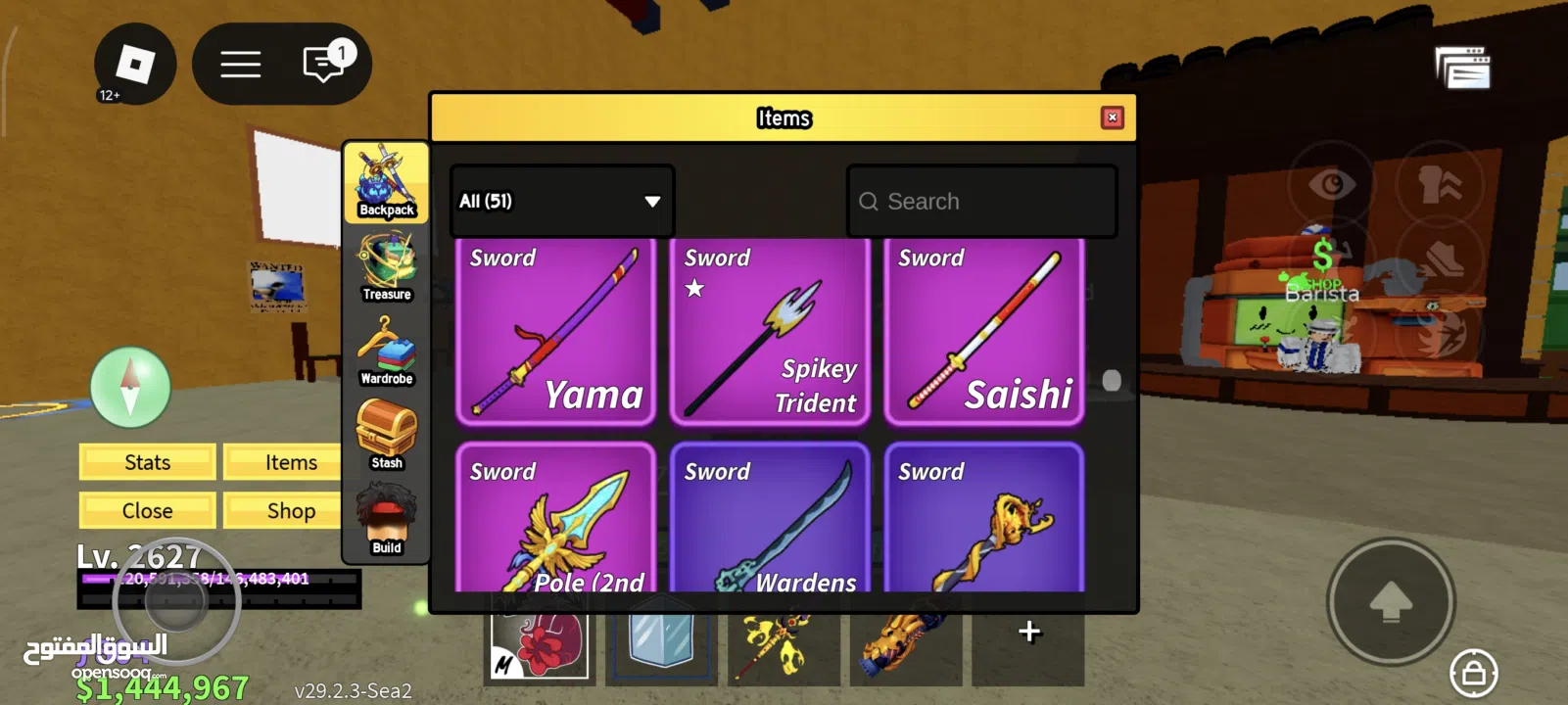Go to the Build tab

(x=387, y=521)
